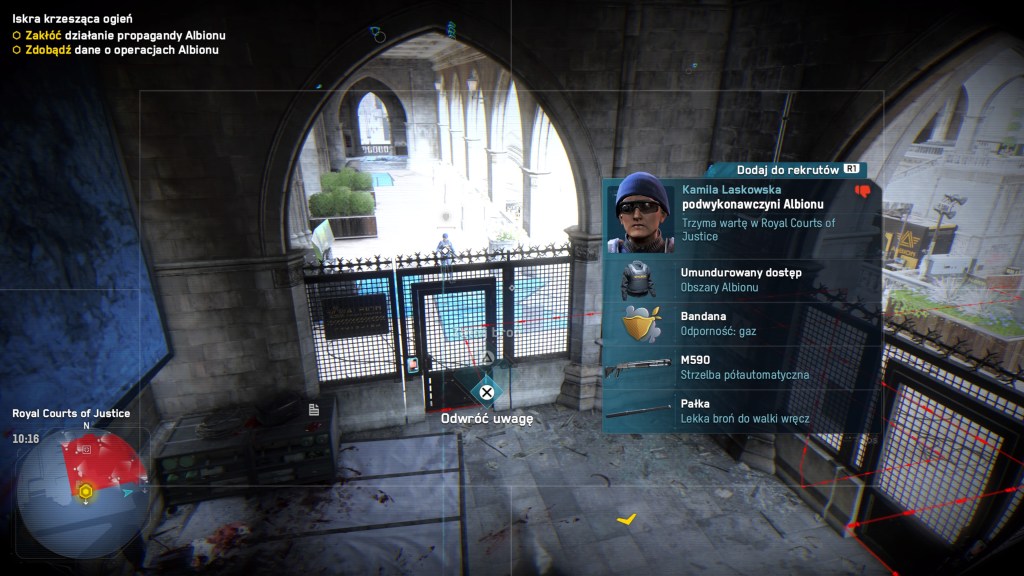Select the Umundurowany dostęp perk row
This screenshot has height=576, width=1024.
pyautogui.click(x=741, y=279)
